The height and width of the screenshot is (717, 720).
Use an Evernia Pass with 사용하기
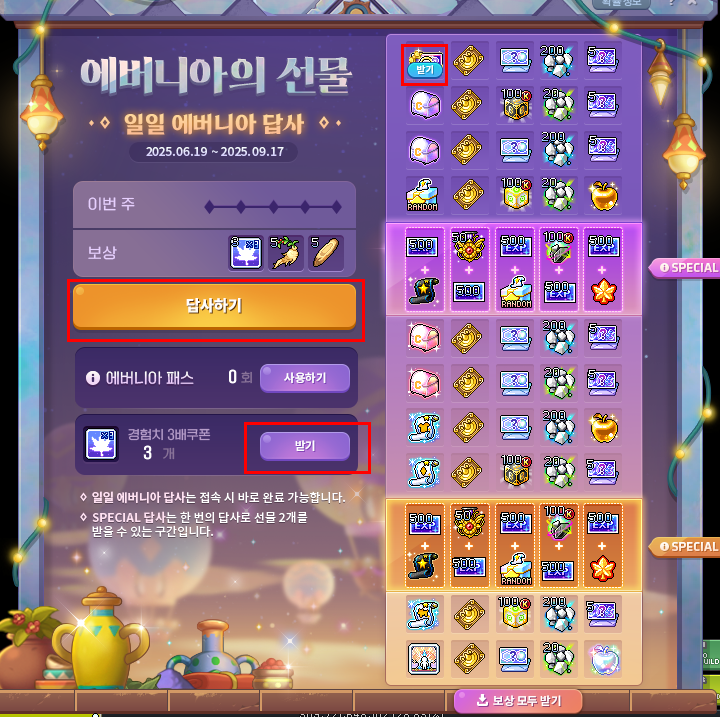[305, 377]
